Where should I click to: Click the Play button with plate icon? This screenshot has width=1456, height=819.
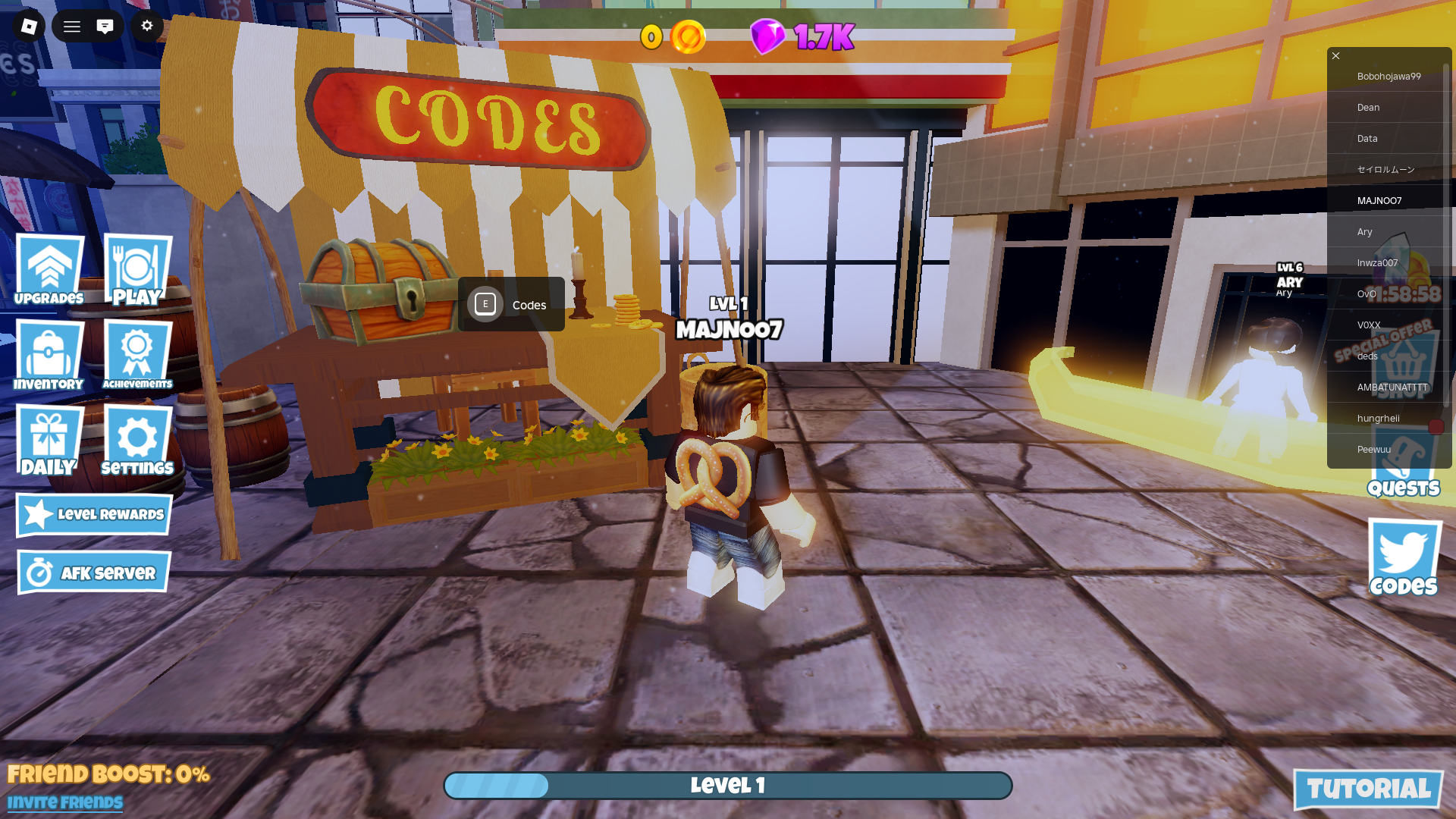pyautogui.click(x=137, y=270)
